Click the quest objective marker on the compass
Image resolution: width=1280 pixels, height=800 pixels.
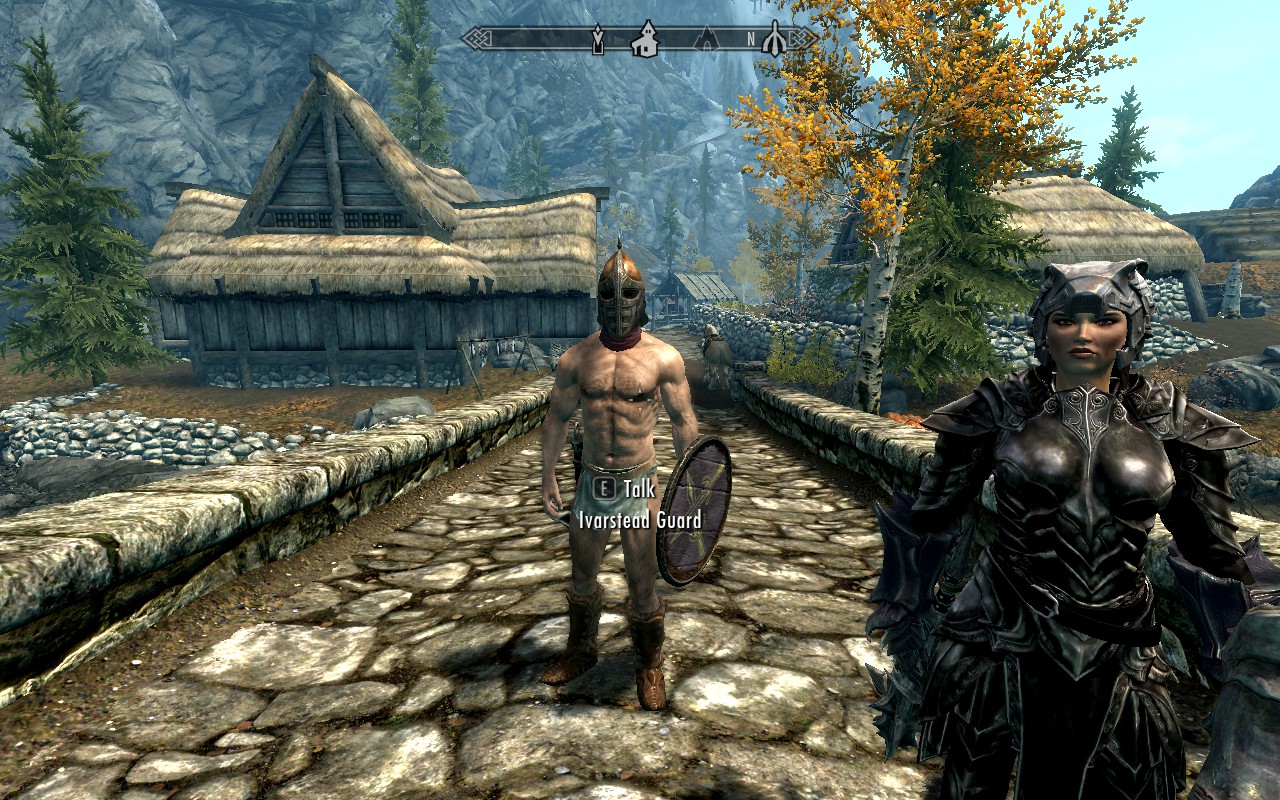[x=598, y=40]
